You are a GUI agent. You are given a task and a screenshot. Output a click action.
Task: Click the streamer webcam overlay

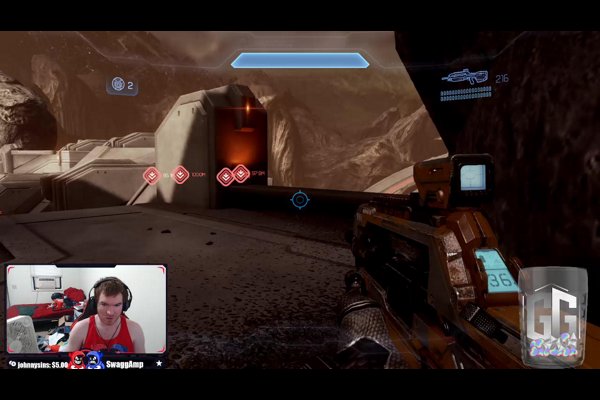86,309
